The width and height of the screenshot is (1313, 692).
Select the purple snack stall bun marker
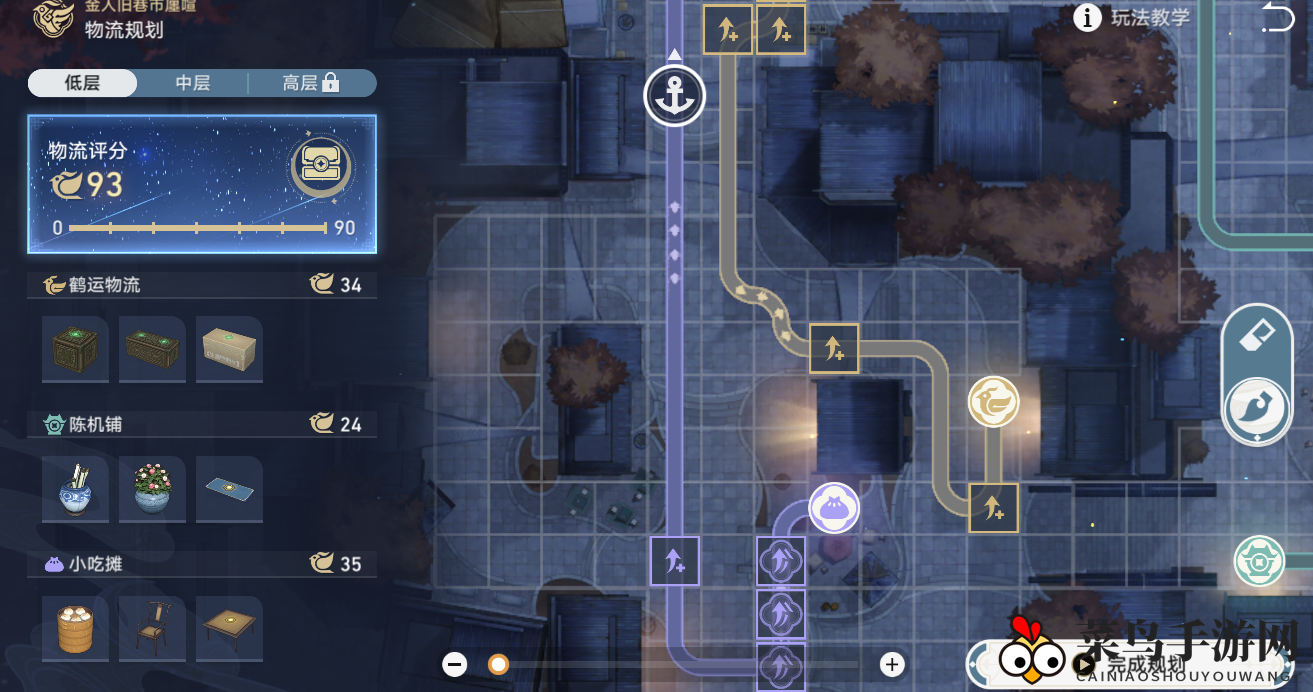(834, 508)
